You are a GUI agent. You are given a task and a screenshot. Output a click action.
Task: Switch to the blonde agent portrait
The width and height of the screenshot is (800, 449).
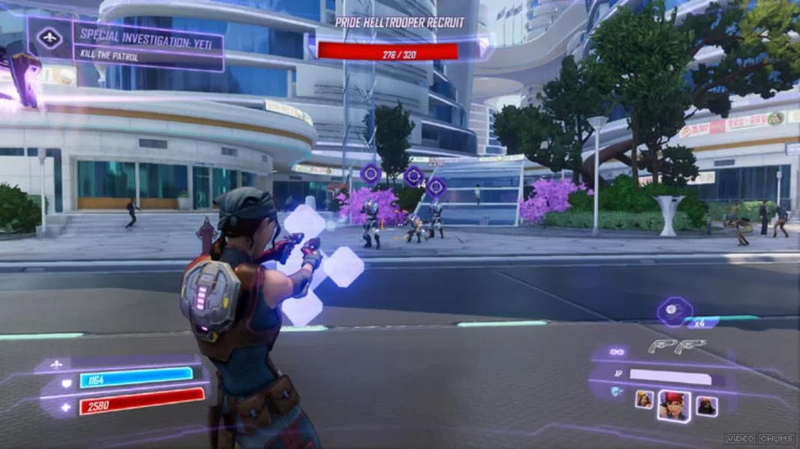click(x=644, y=400)
